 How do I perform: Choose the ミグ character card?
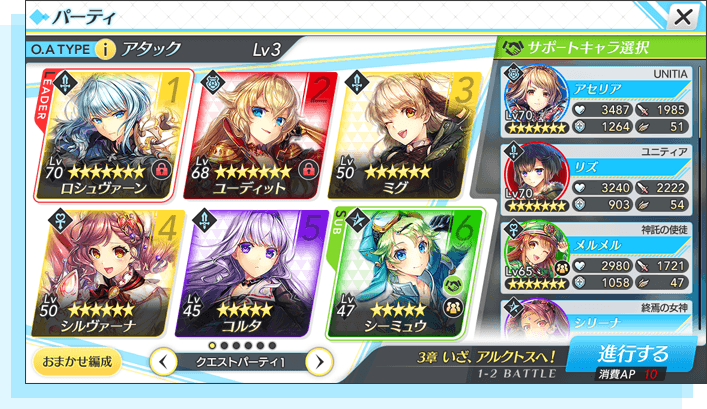405,133
